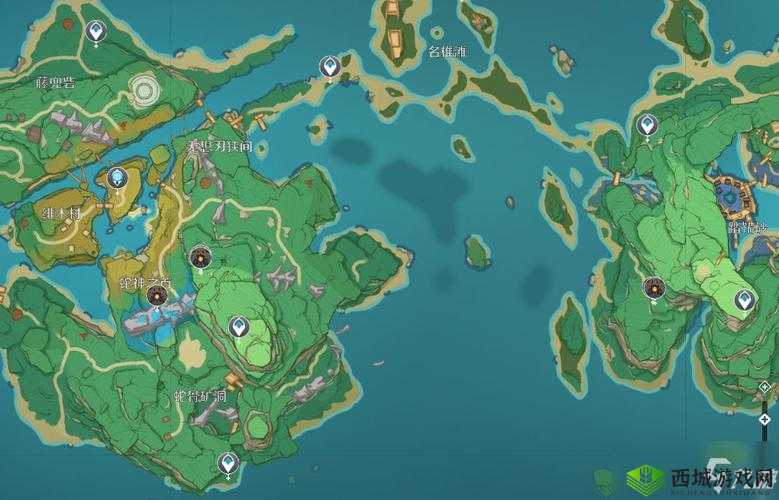
Task: Select the teleport waypoint above 藤兜砦
Action: (x=95, y=33)
